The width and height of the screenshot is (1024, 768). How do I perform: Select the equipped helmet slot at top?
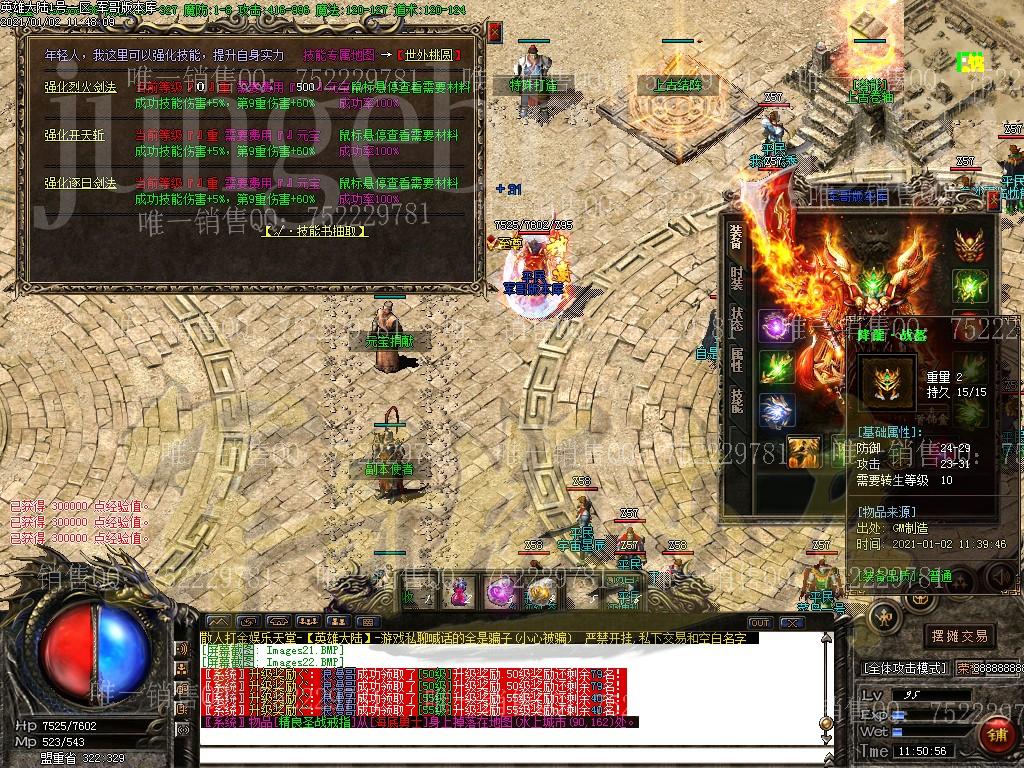(968, 244)
